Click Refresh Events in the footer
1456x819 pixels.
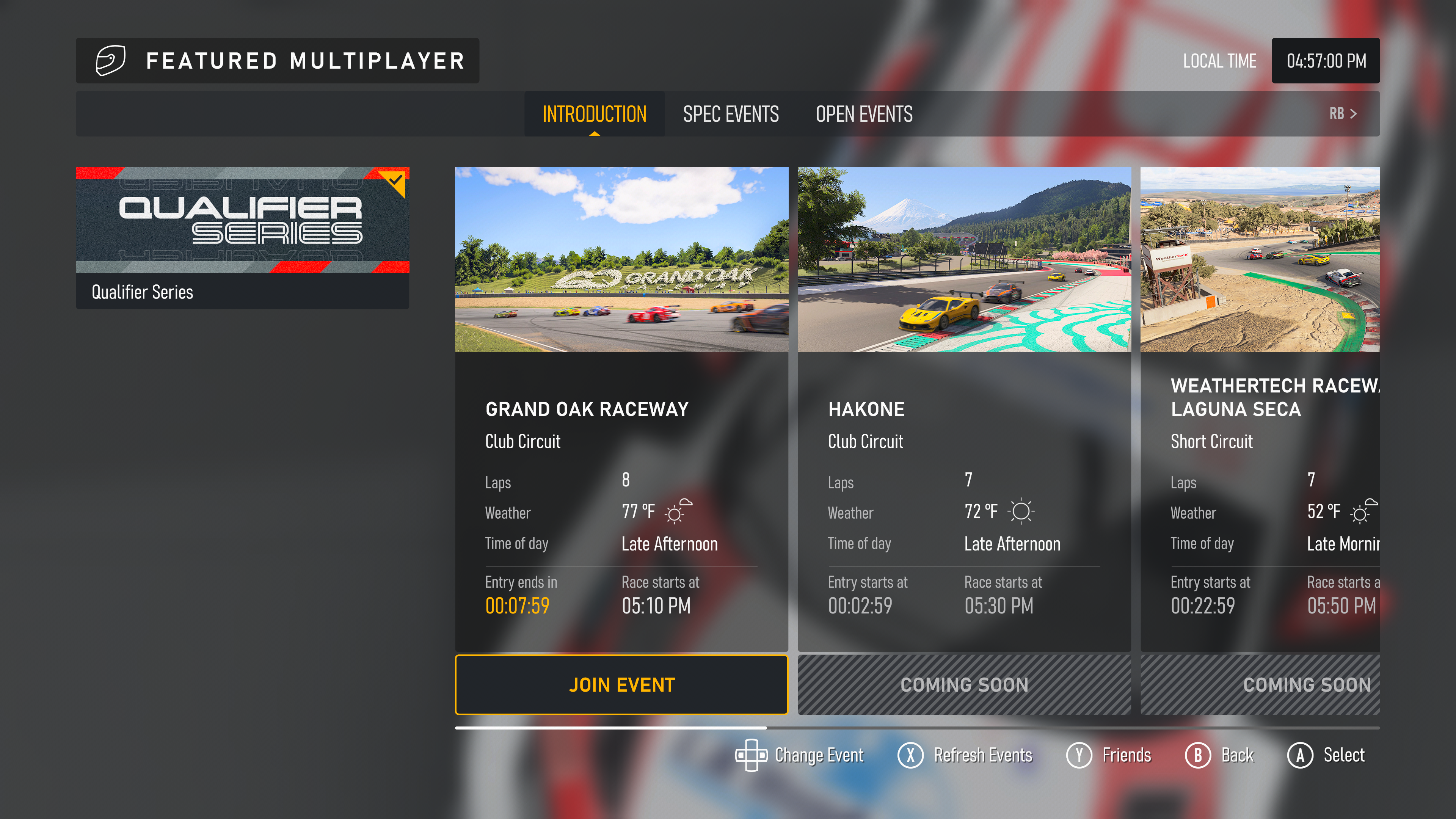click(965, 755)
